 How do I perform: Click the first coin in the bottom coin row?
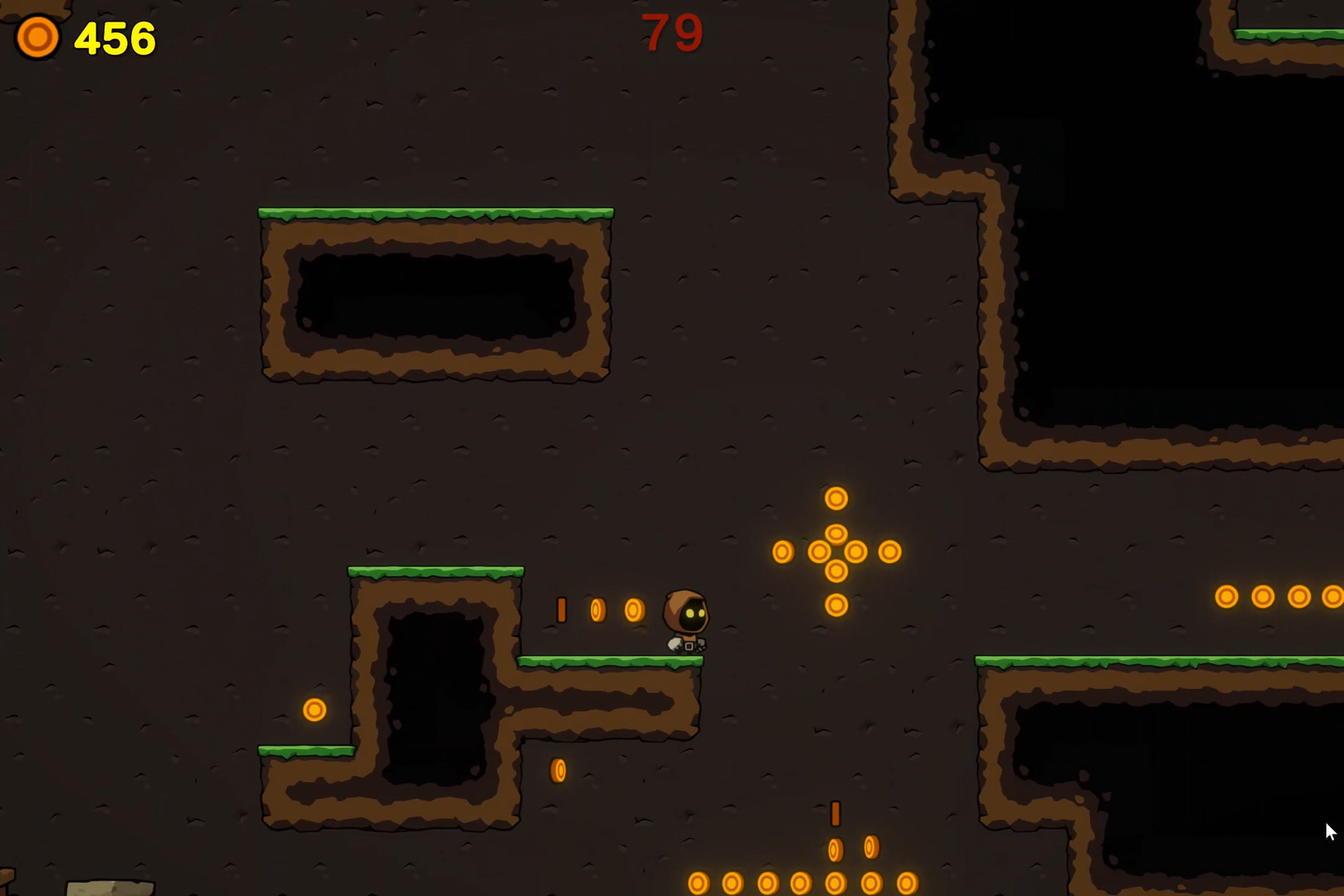coord(699,883)
